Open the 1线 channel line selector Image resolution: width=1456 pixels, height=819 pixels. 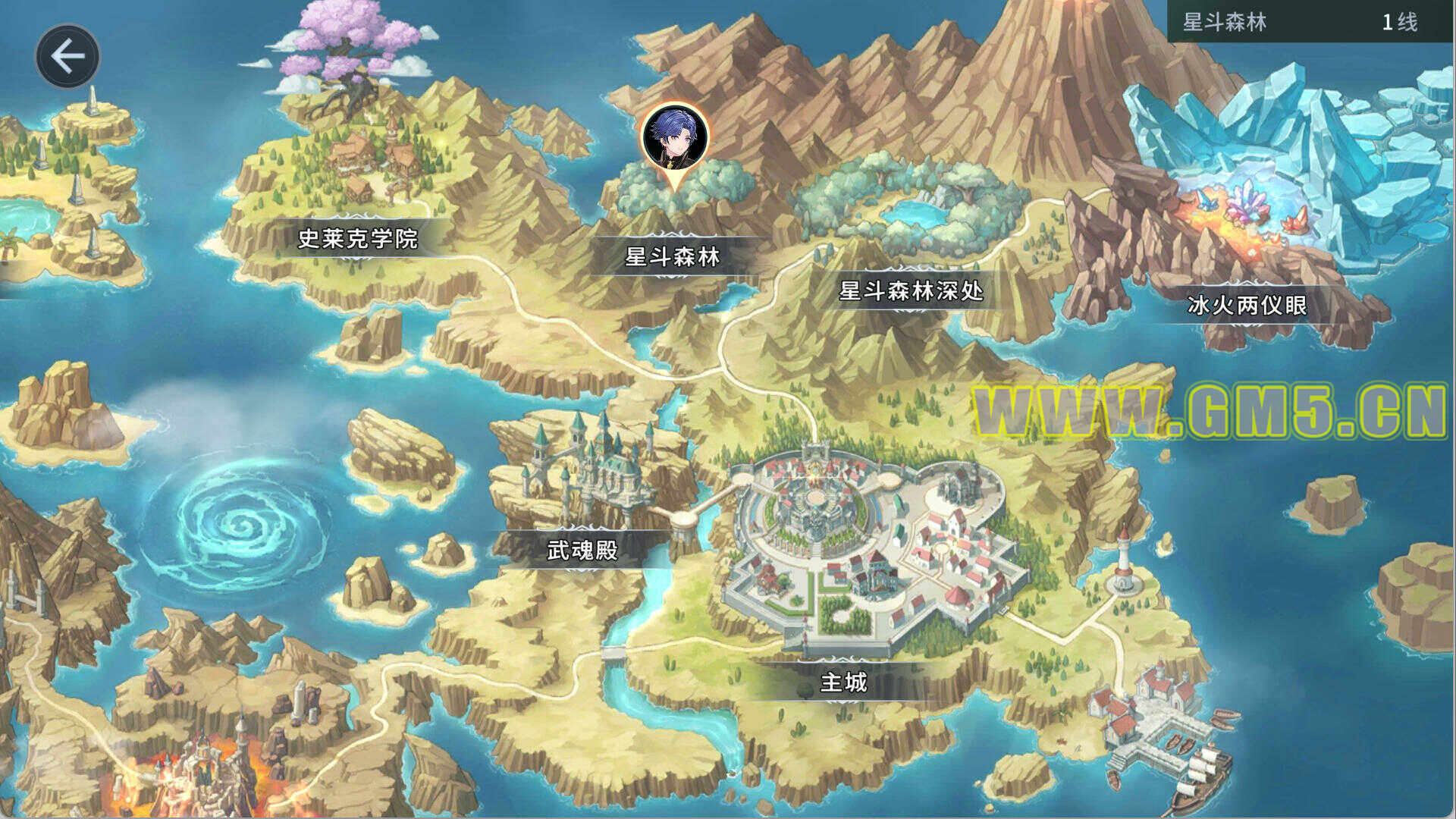pyautogui.click(x=1398, y=22)
